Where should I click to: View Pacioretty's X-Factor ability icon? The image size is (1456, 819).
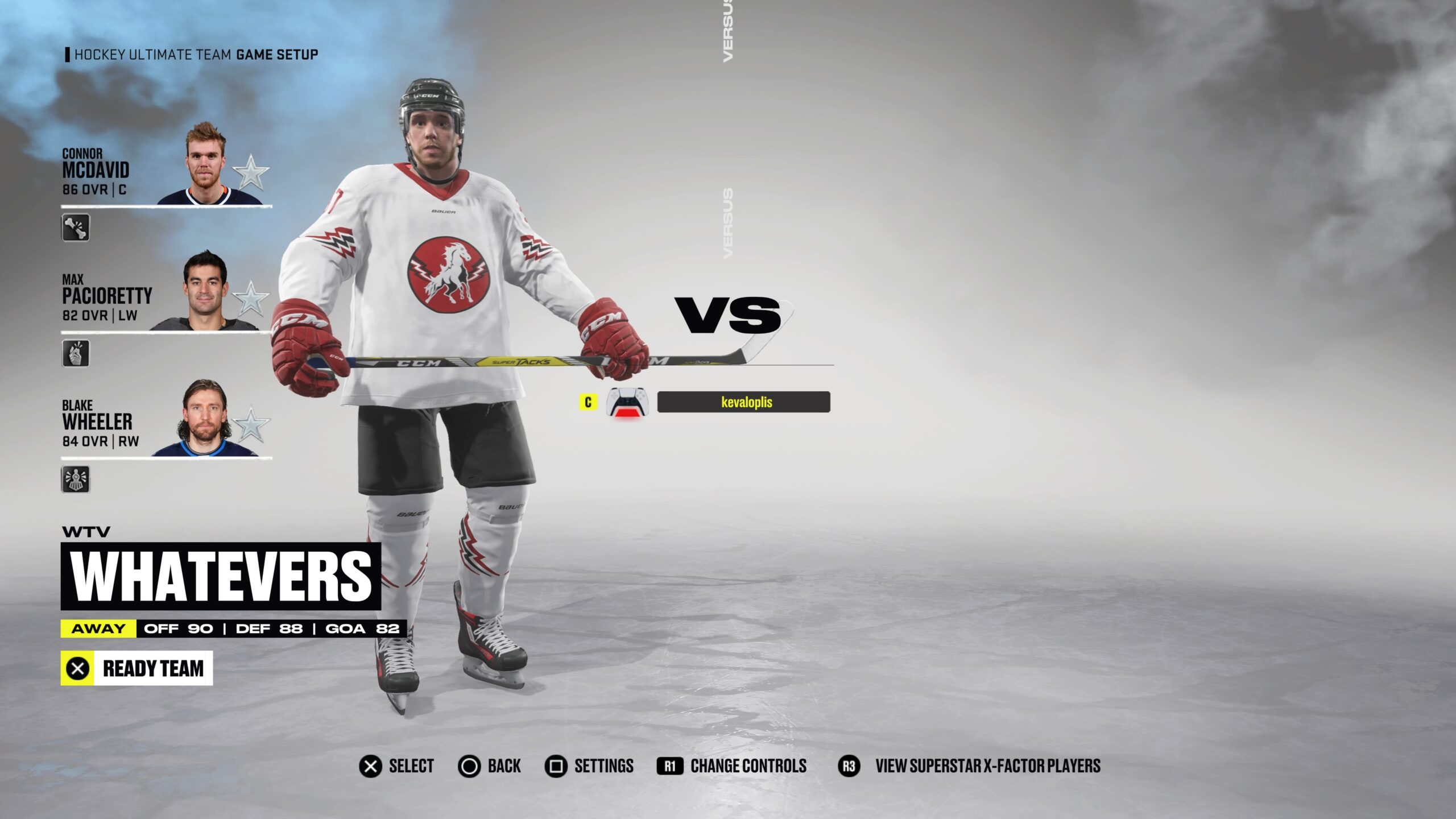[x=76, y=353]
